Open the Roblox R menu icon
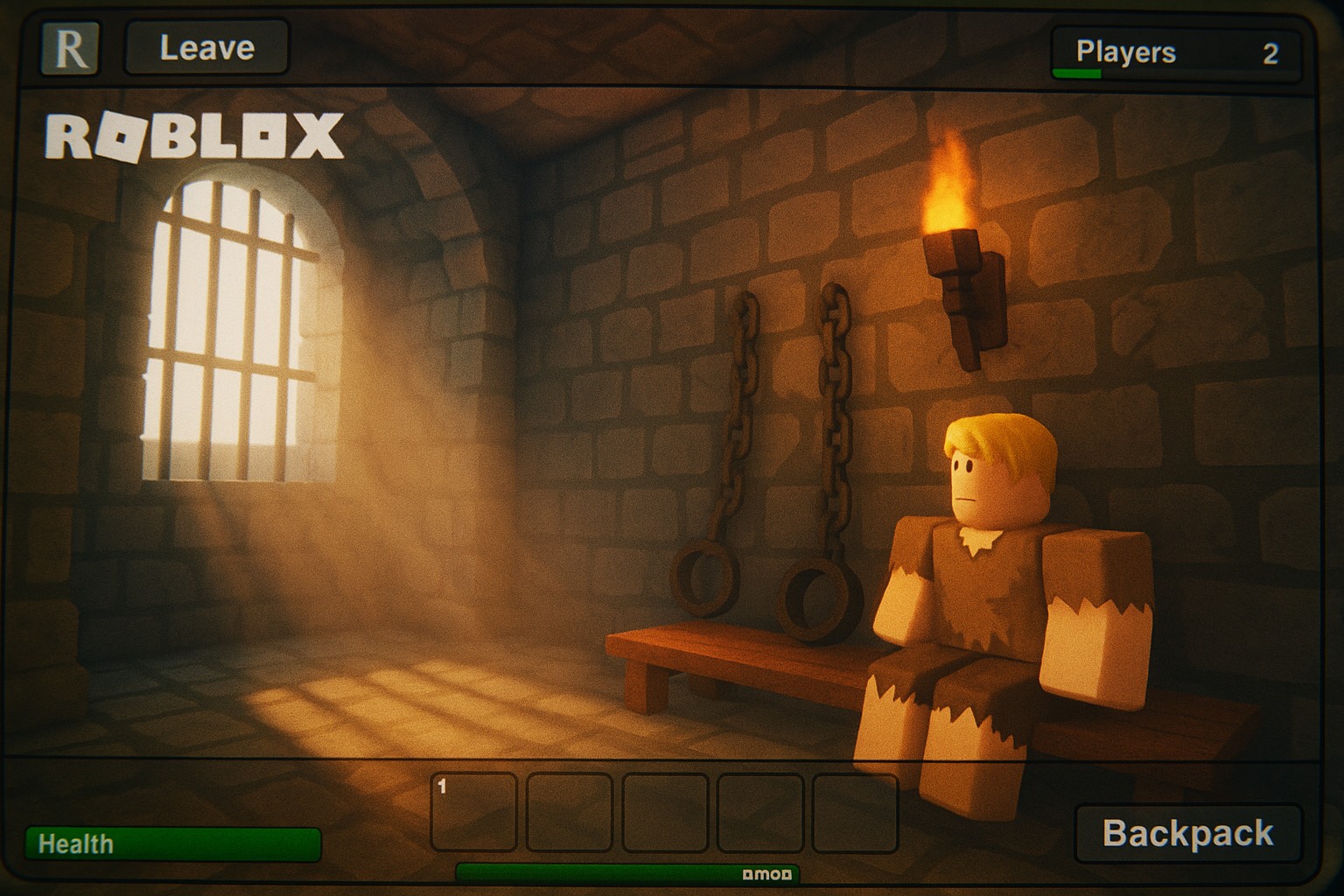This screenshot has width=1344, height=896. (x=70, y=49)
